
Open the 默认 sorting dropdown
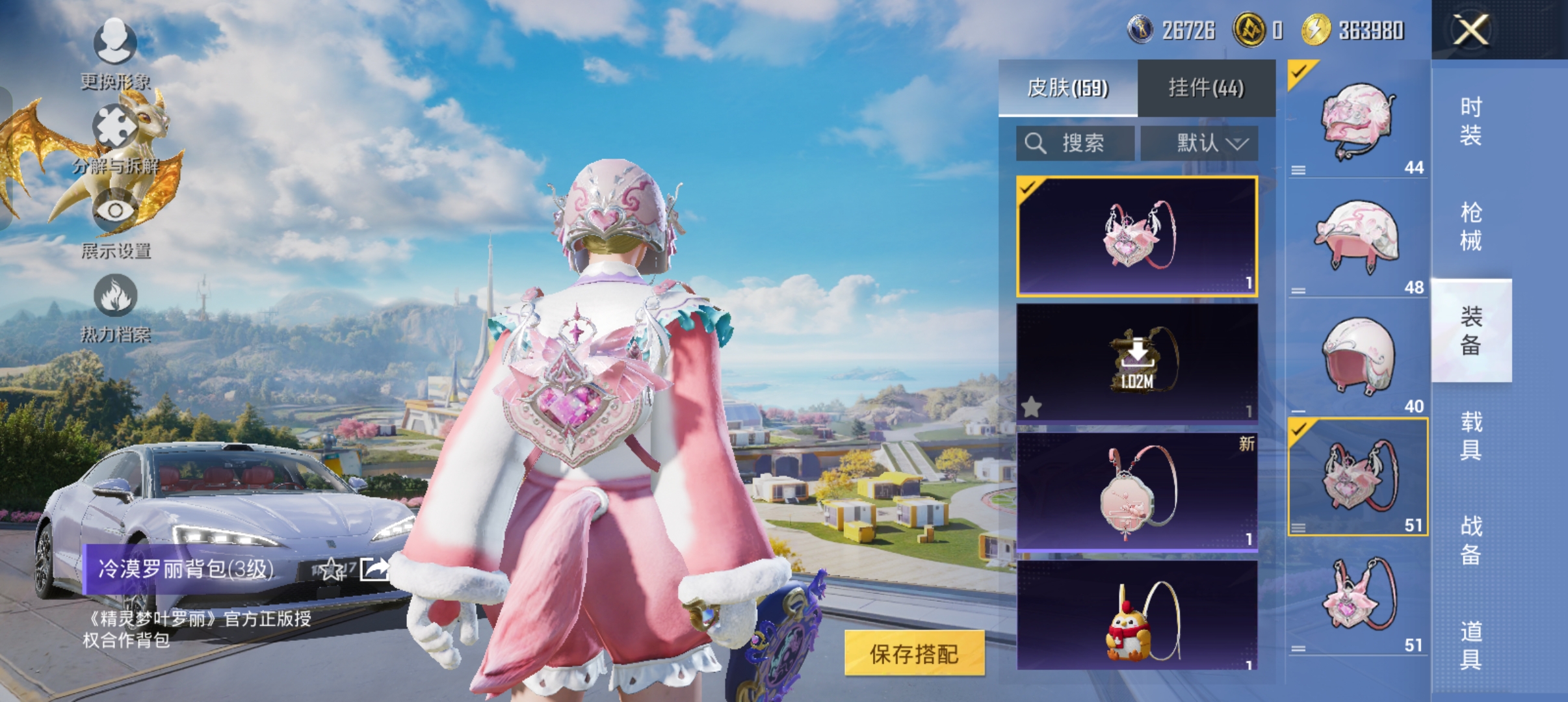[1203, 143]
